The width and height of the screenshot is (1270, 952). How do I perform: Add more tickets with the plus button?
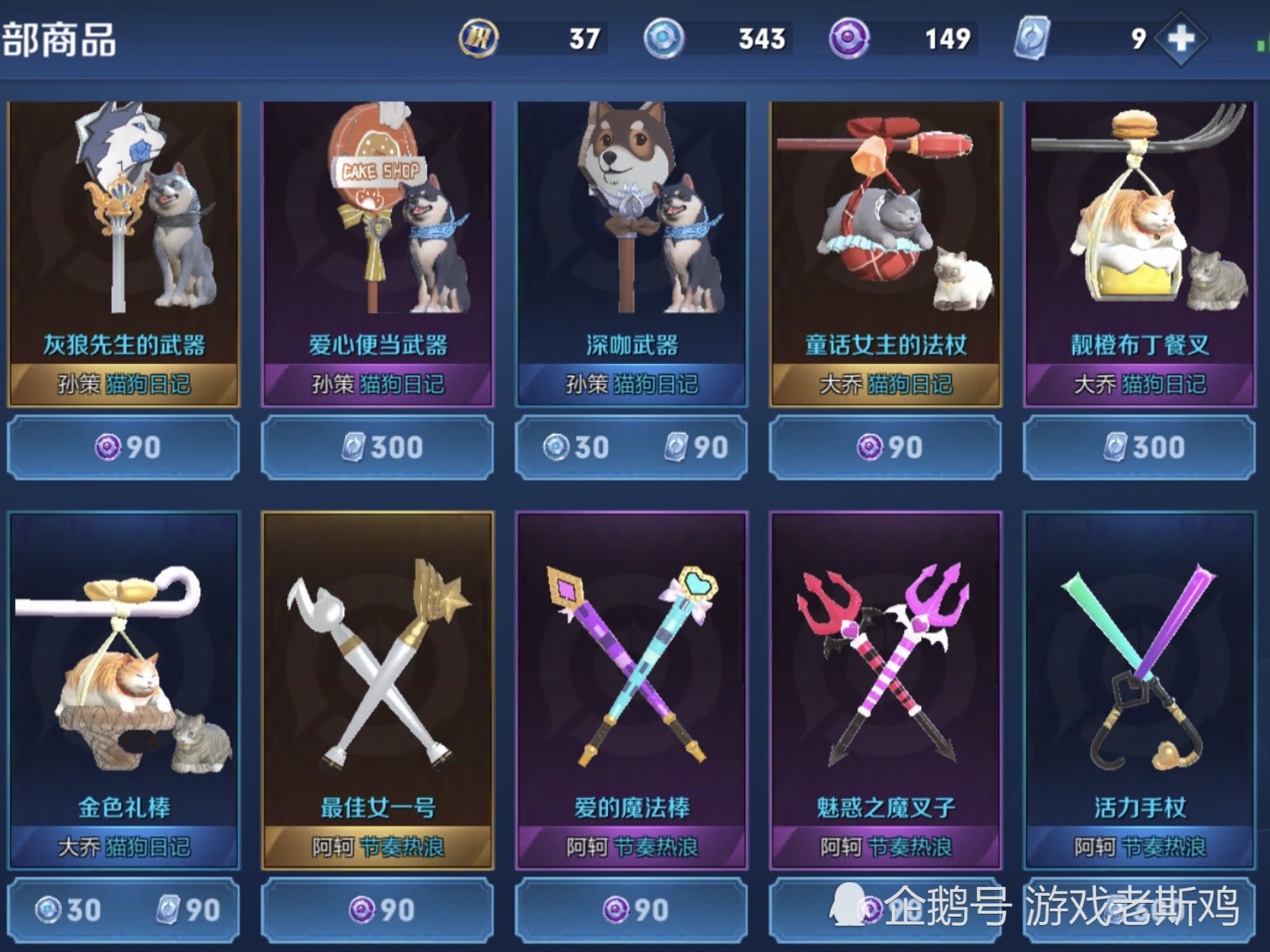(x=1181, y=38)
